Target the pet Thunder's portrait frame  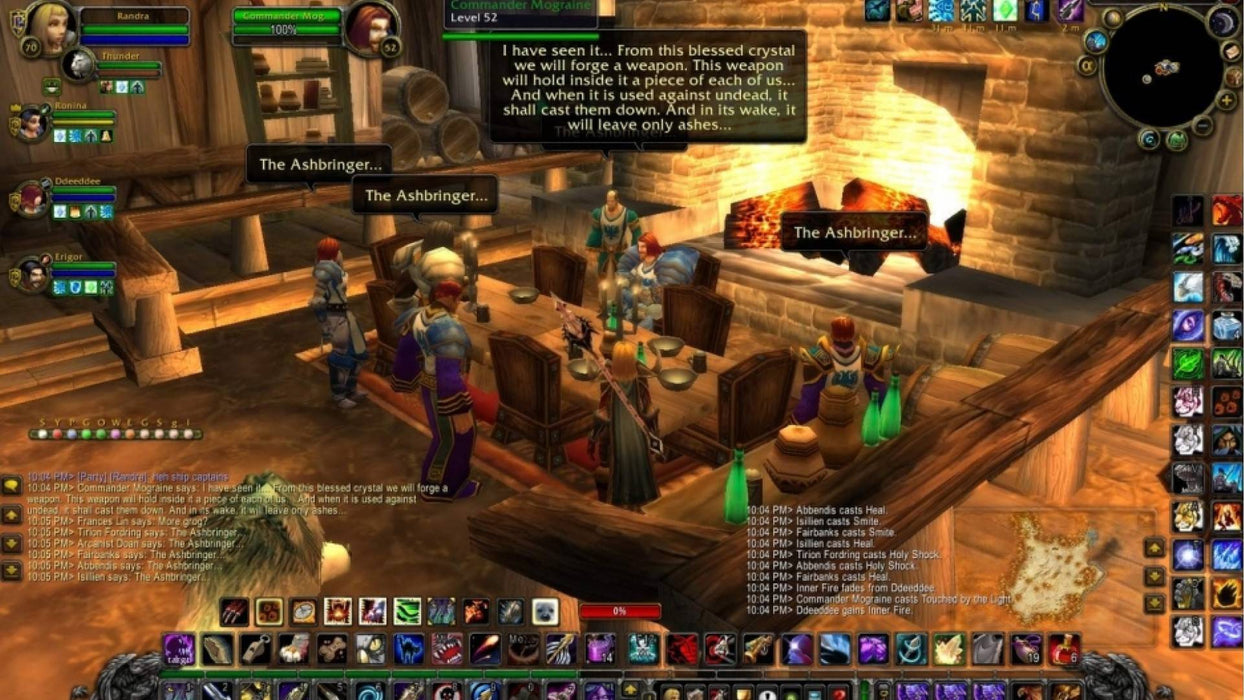coord(78,65)
